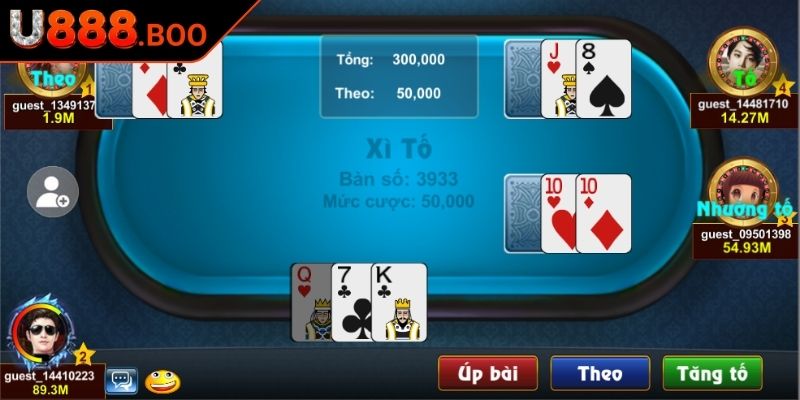Raise with the Tăng tố button
The height and width of the screenshot is (400, 800).
pos(712,373)
